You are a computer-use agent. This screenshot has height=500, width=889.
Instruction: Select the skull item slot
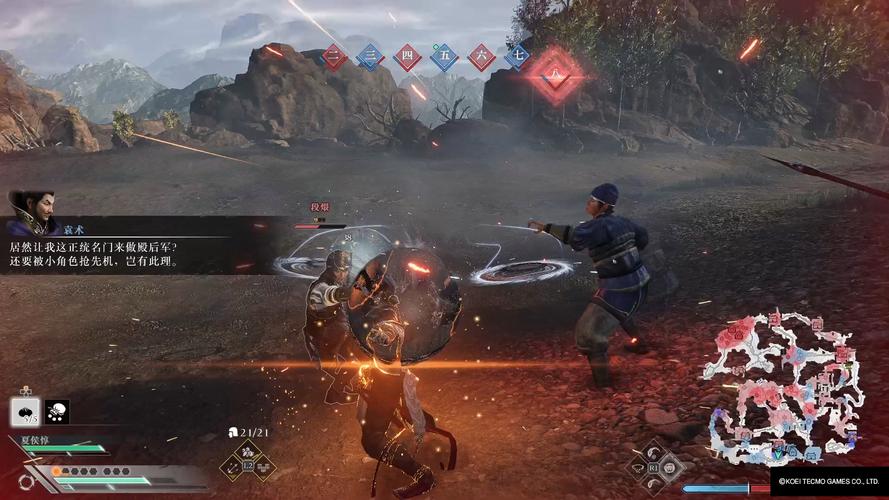[56, 411]
